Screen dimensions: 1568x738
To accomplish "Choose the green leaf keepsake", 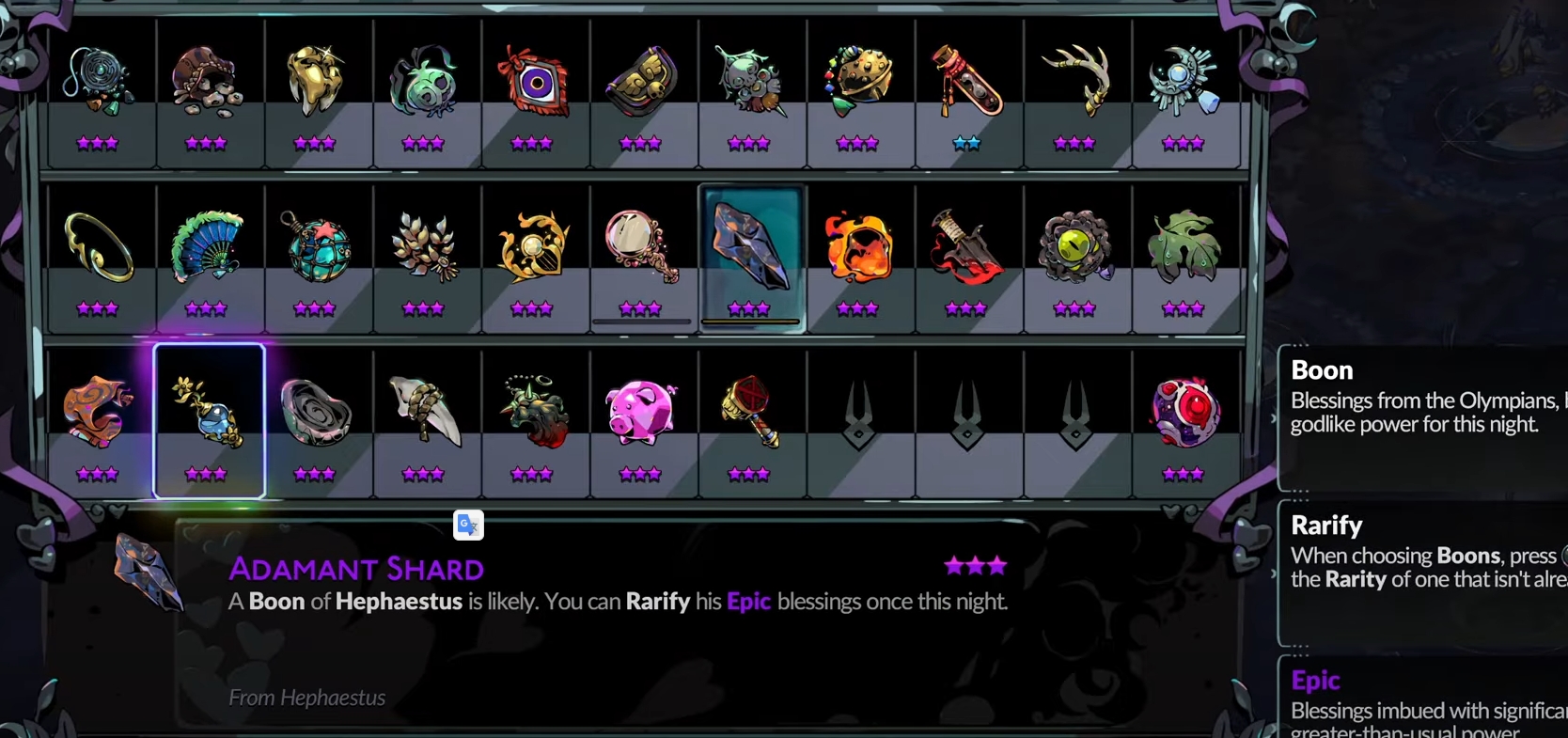I will click(x=1184, y=248).
